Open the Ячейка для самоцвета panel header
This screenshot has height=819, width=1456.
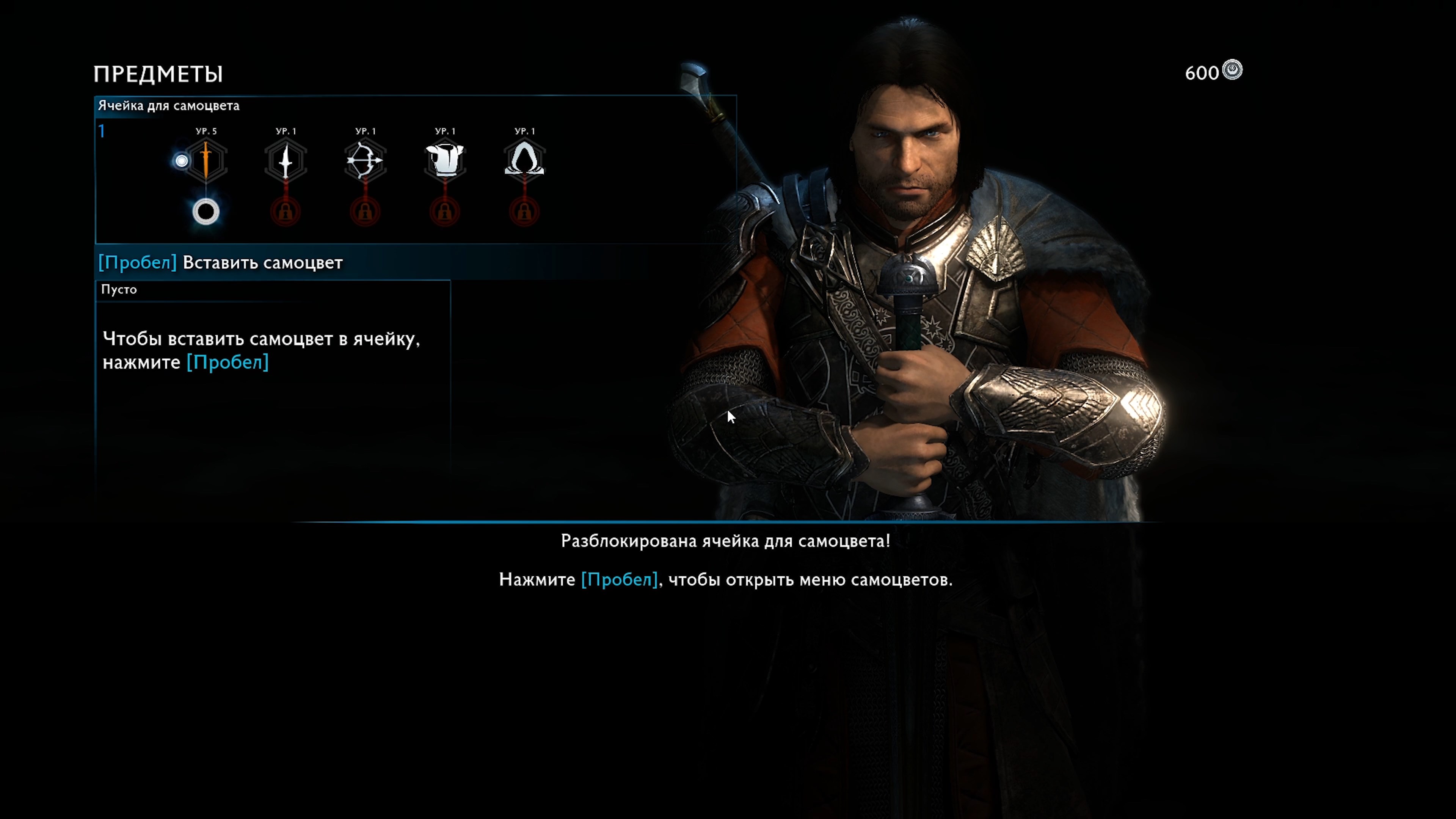coord(168,106)
